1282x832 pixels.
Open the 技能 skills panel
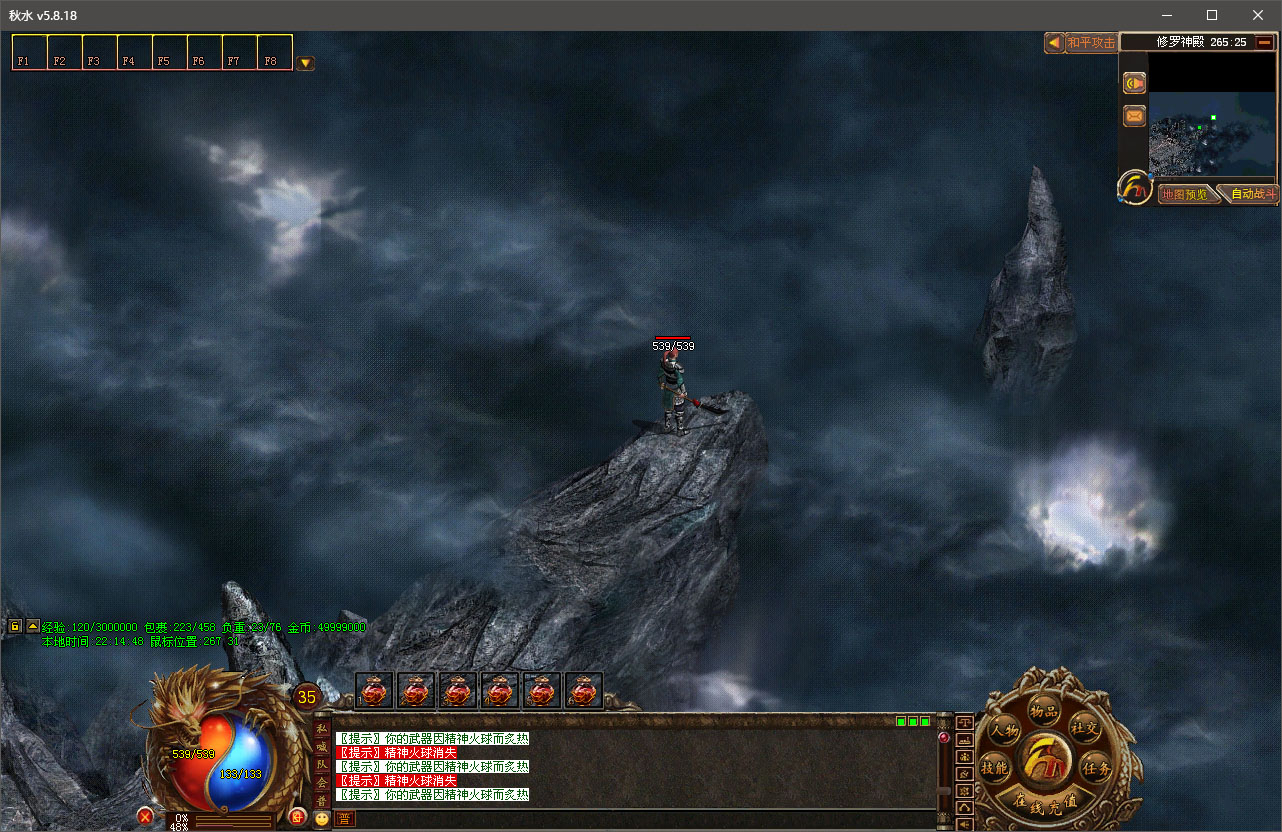coord(994,768)
